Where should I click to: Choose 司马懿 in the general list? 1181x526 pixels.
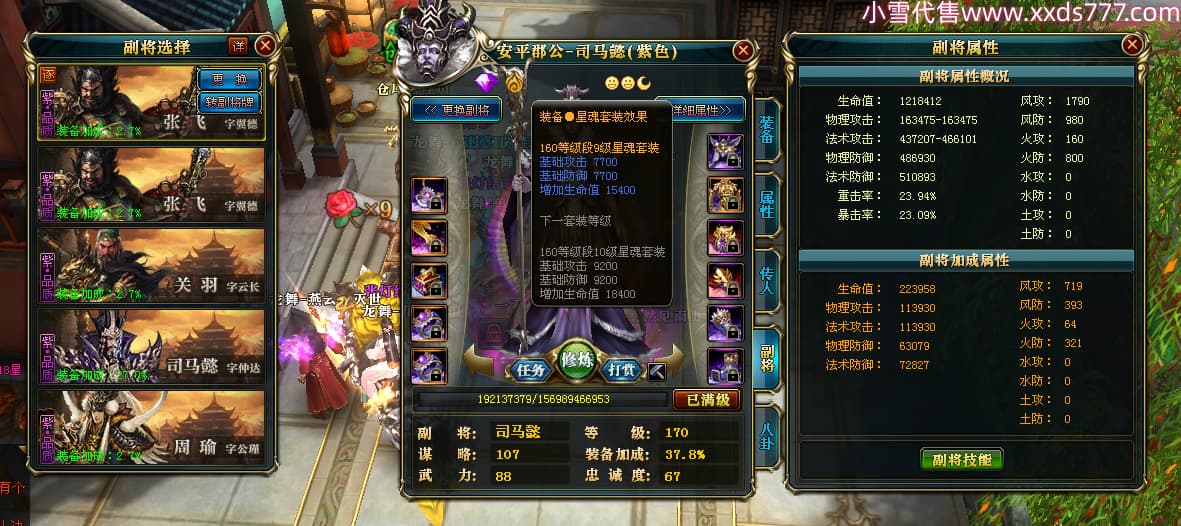(152, 345)
